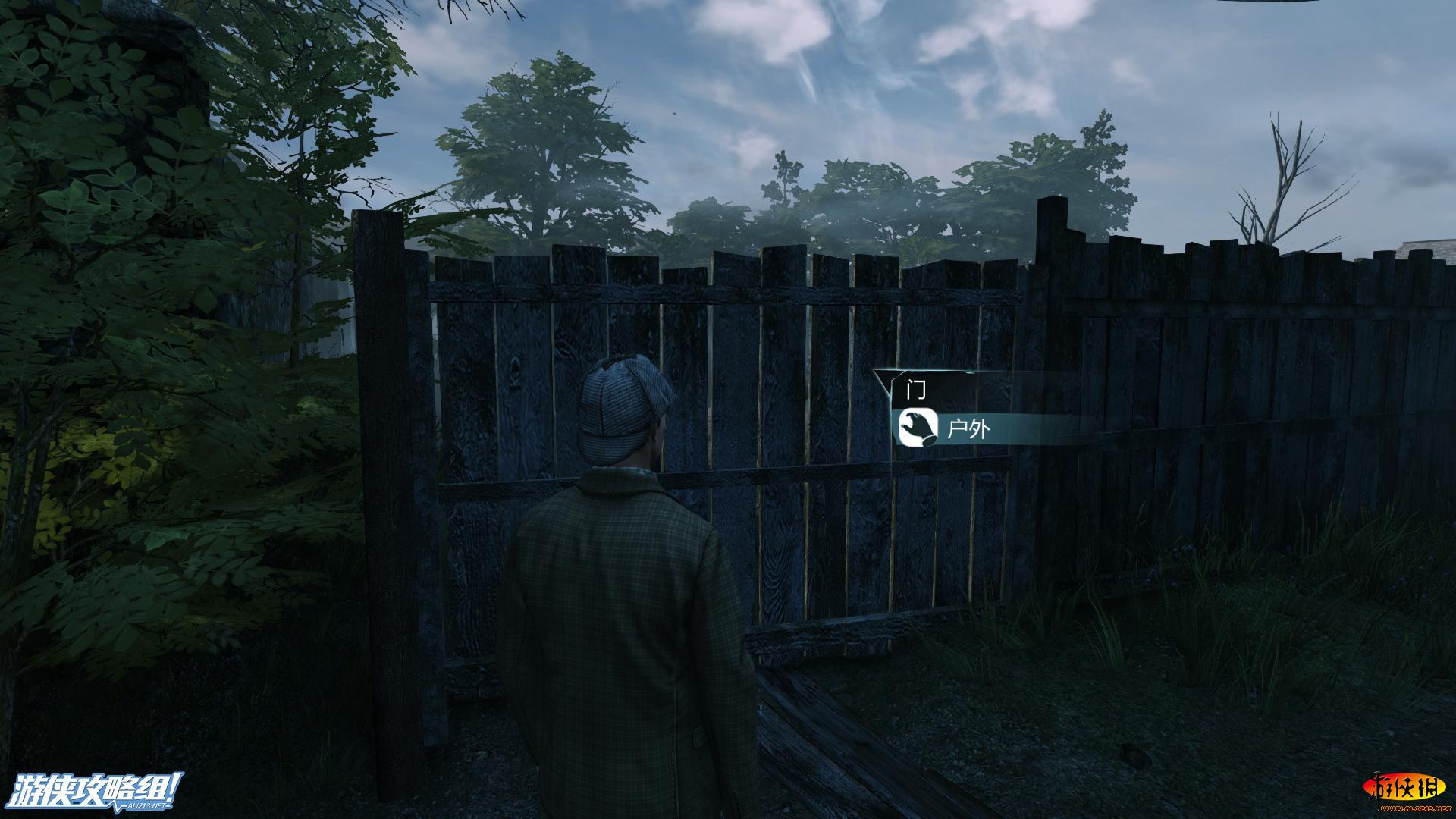This screenshot has width=1456, height=819.
Task: Select the 户外 interaction option on the gate
Action: (969, 430)
